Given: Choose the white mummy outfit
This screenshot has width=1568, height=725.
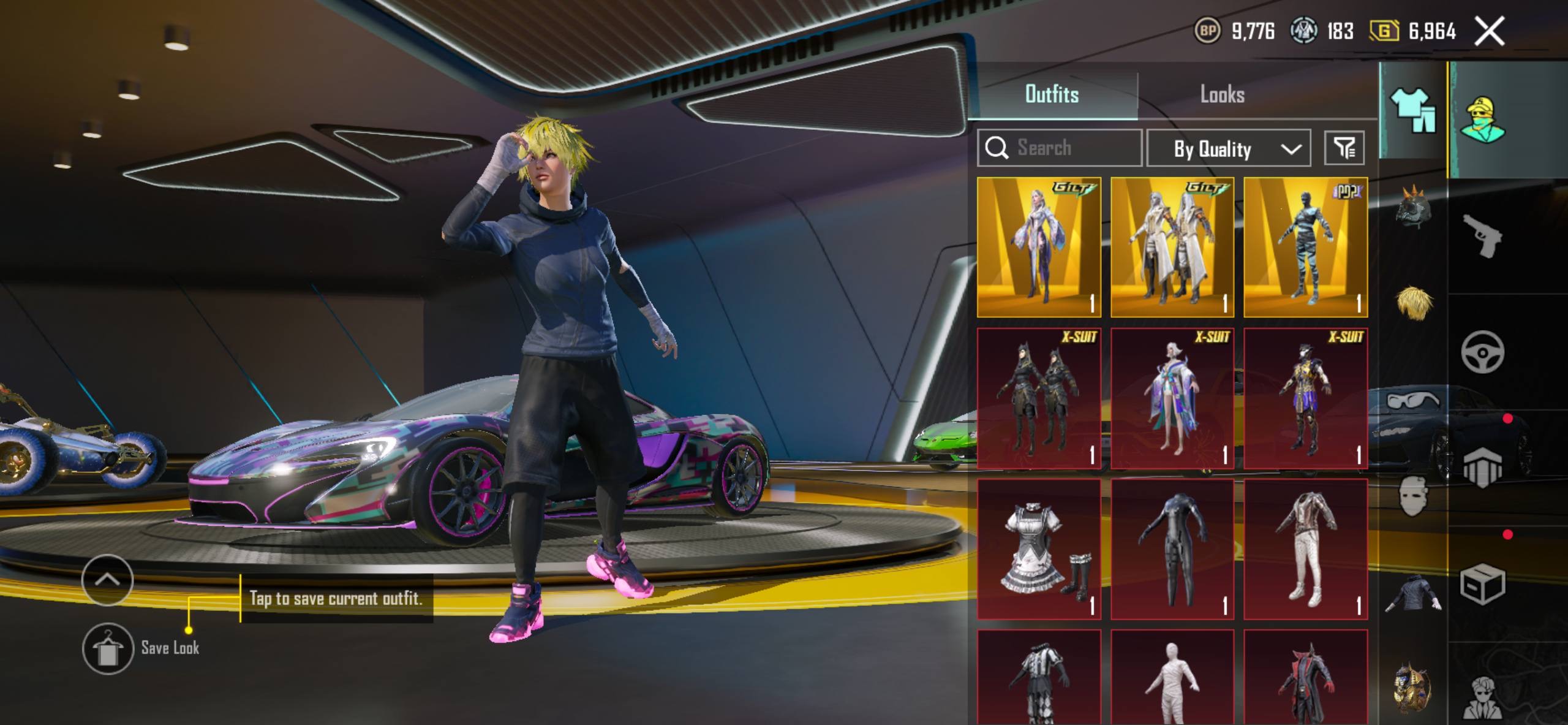Looking at the screenshot, I should pyautogui.click(x=1172, y=677).
